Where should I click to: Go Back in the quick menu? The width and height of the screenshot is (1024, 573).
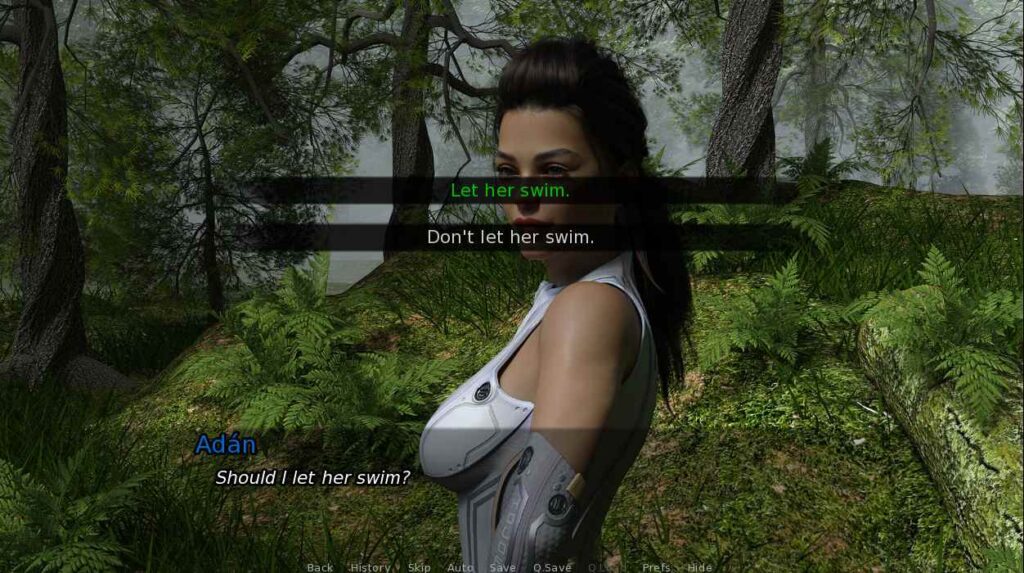point(320,567)
